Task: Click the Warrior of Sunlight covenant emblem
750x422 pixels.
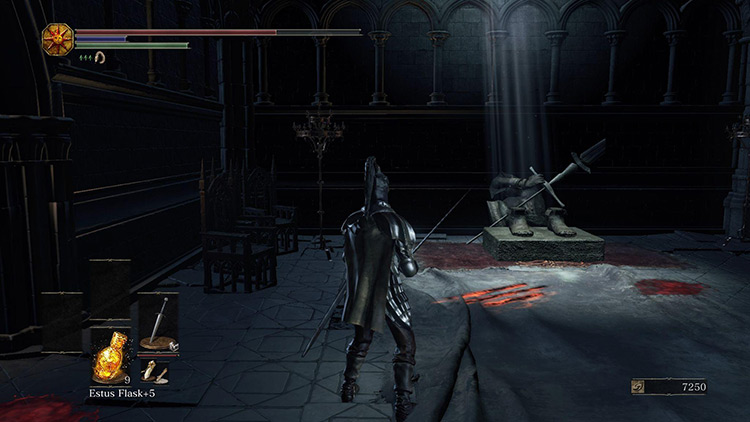Action: [x=56, y=39]
